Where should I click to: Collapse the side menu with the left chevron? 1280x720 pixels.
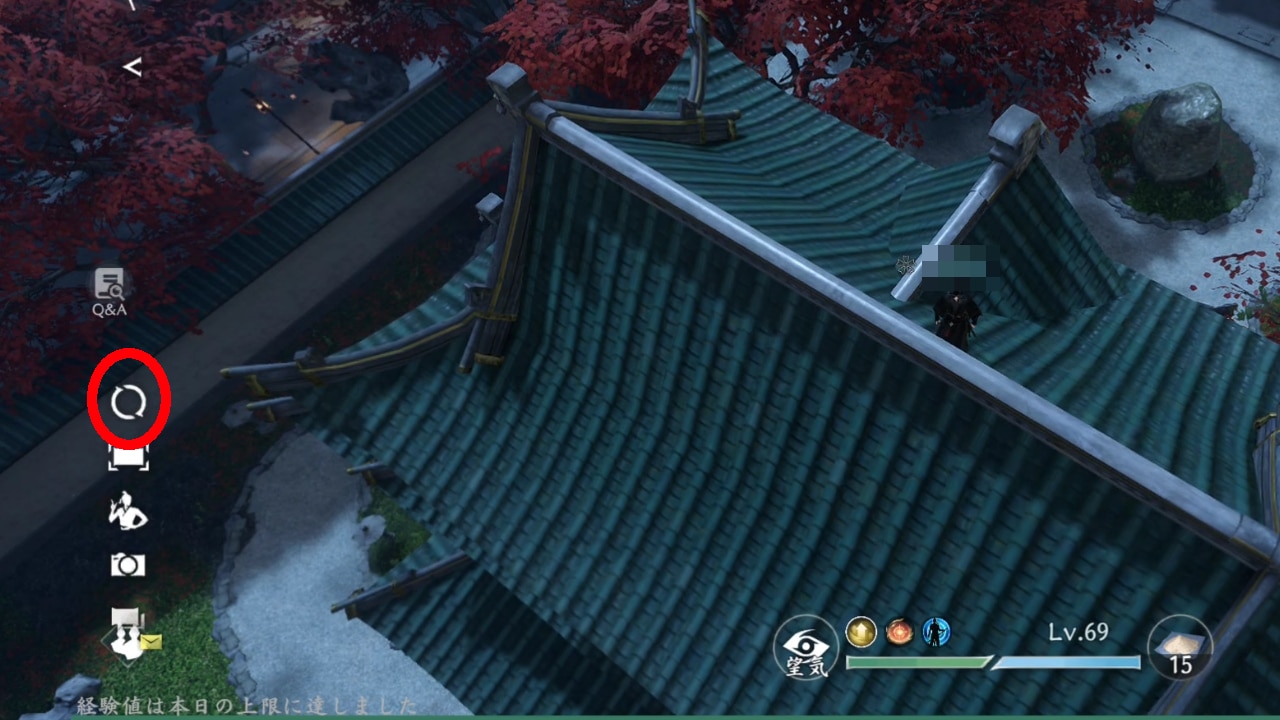(132, 67)
